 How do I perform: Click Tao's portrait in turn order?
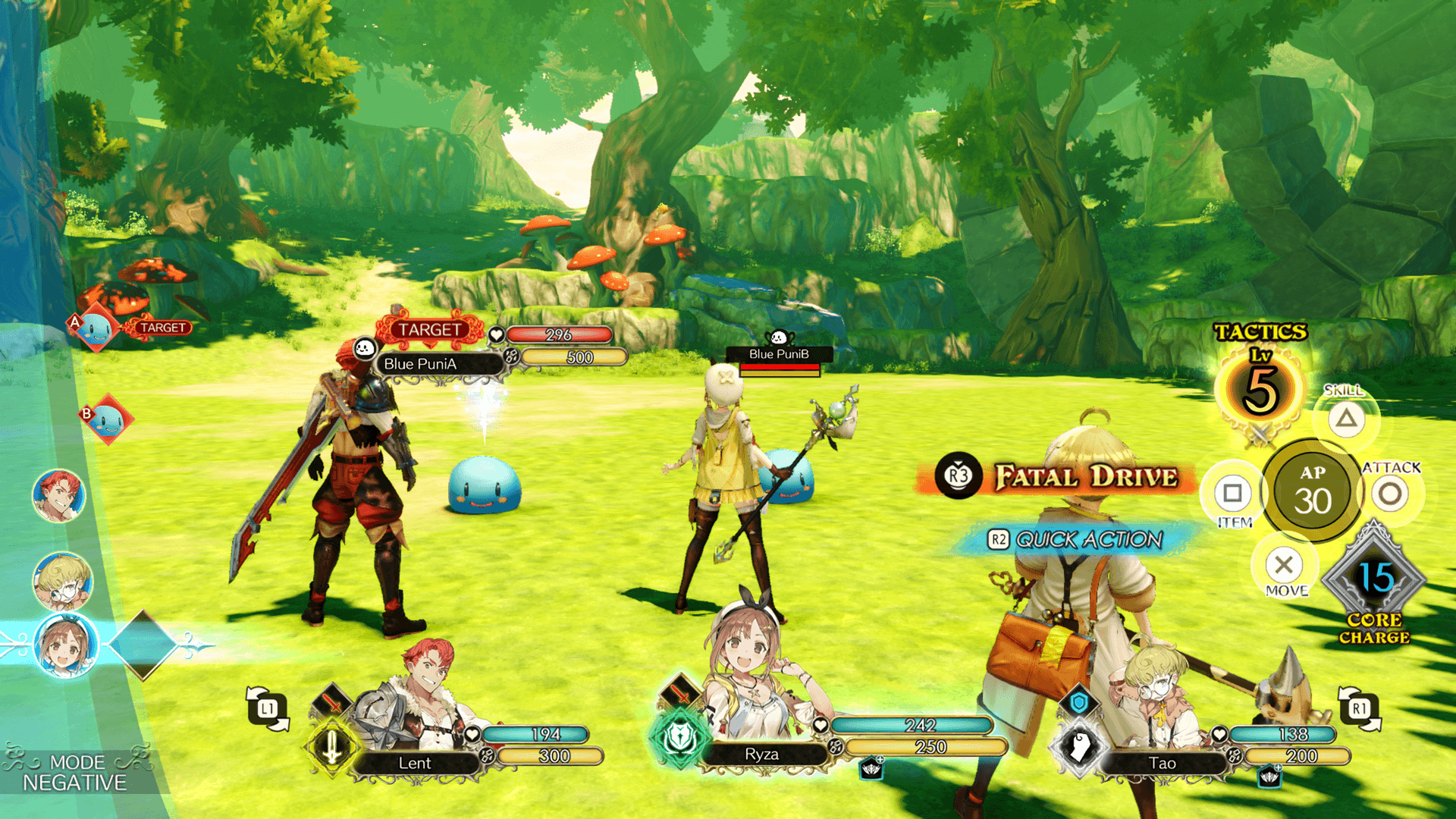(x=63, y=582)
